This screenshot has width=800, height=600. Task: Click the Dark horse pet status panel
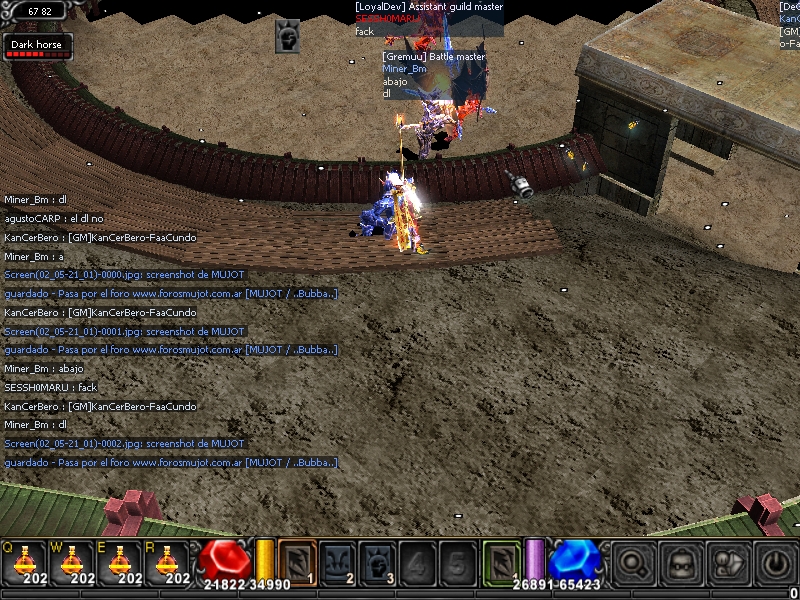[x=37, y=46]
